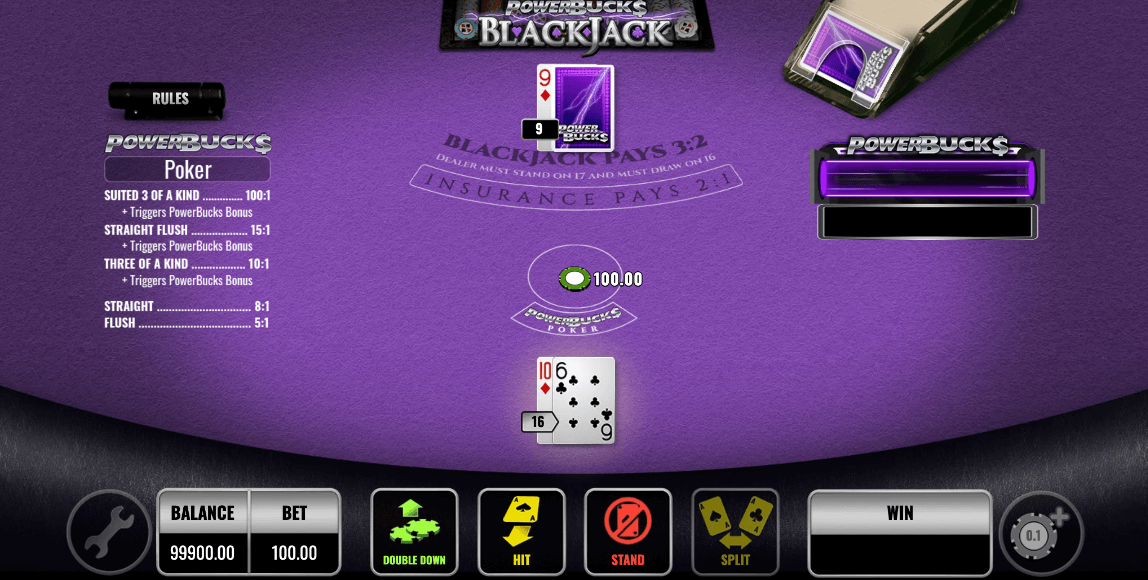The height and width of the screenshot is (580, 1148).
Task: Click the Split pair button
Action: 735,531
